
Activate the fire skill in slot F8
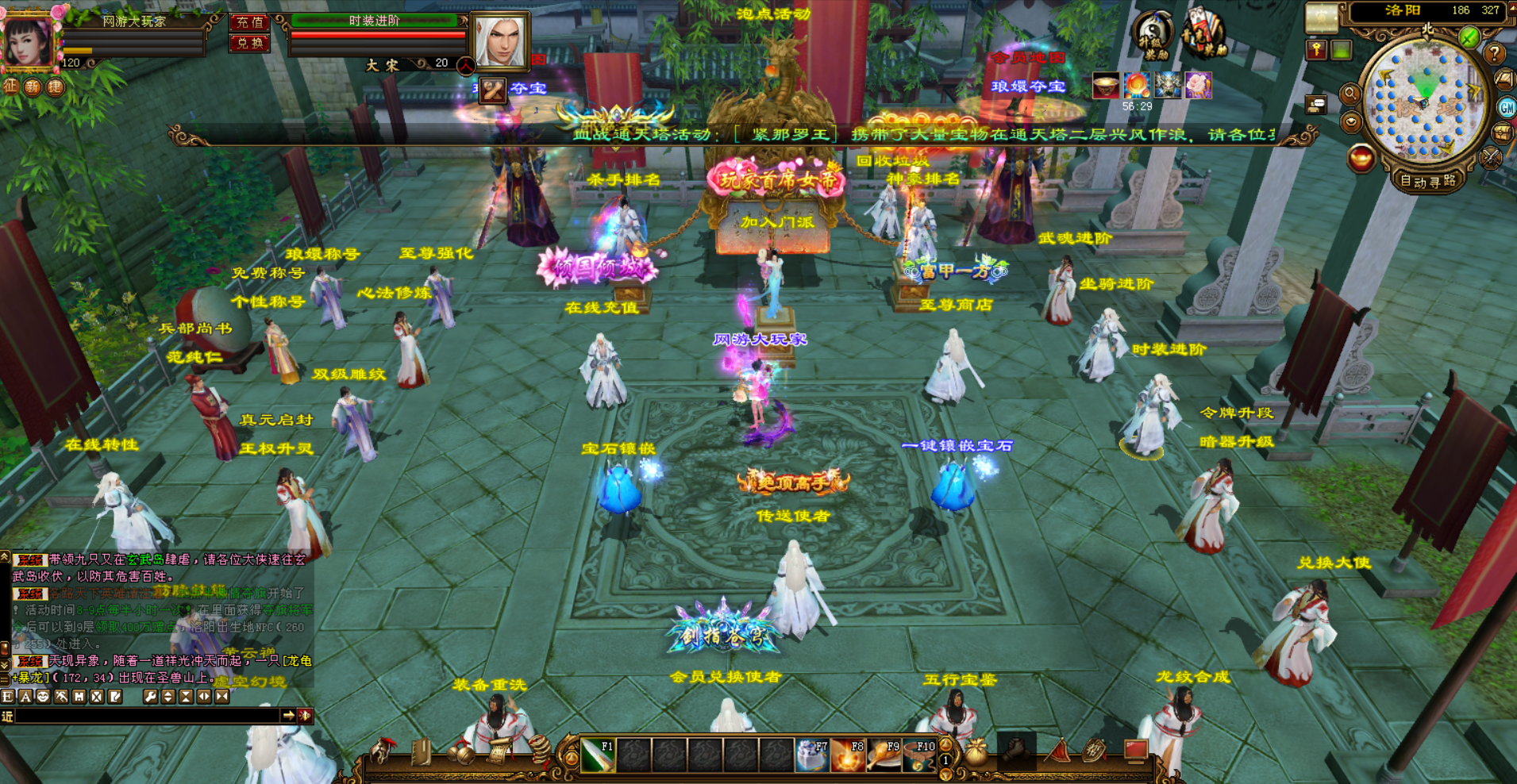click(x=847, y=755)
